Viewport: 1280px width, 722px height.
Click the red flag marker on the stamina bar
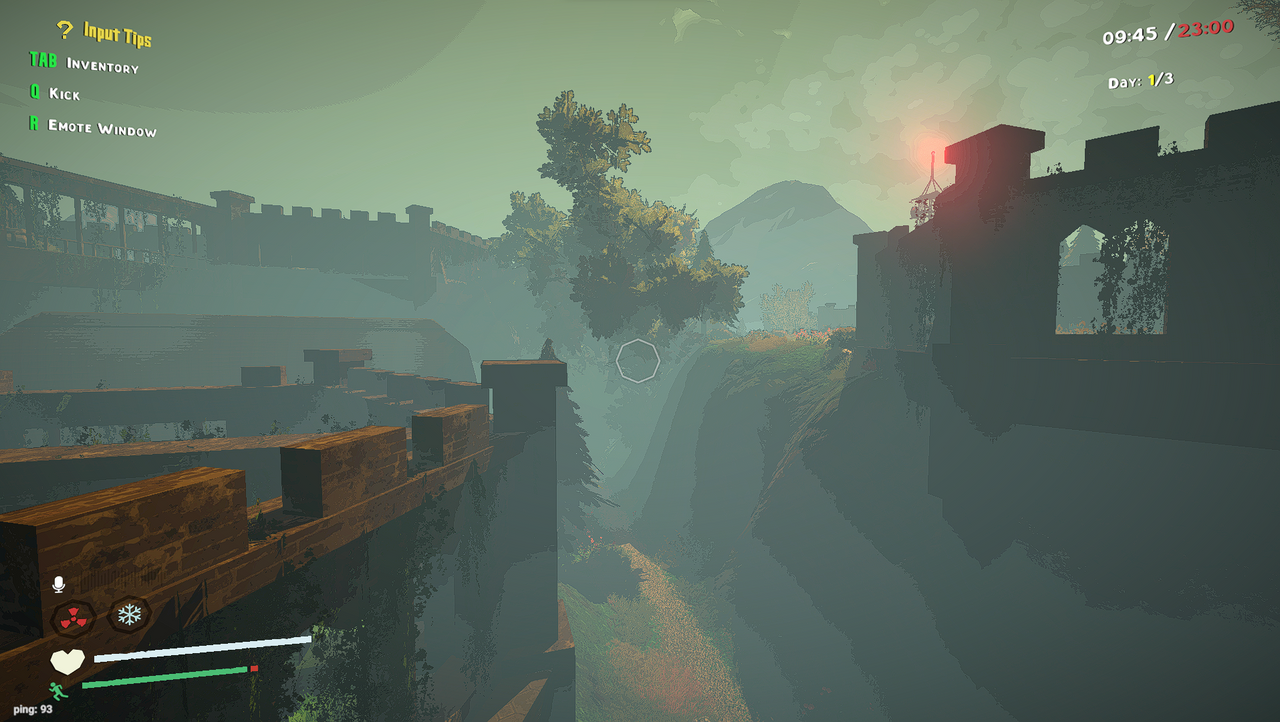click(253, 670)
